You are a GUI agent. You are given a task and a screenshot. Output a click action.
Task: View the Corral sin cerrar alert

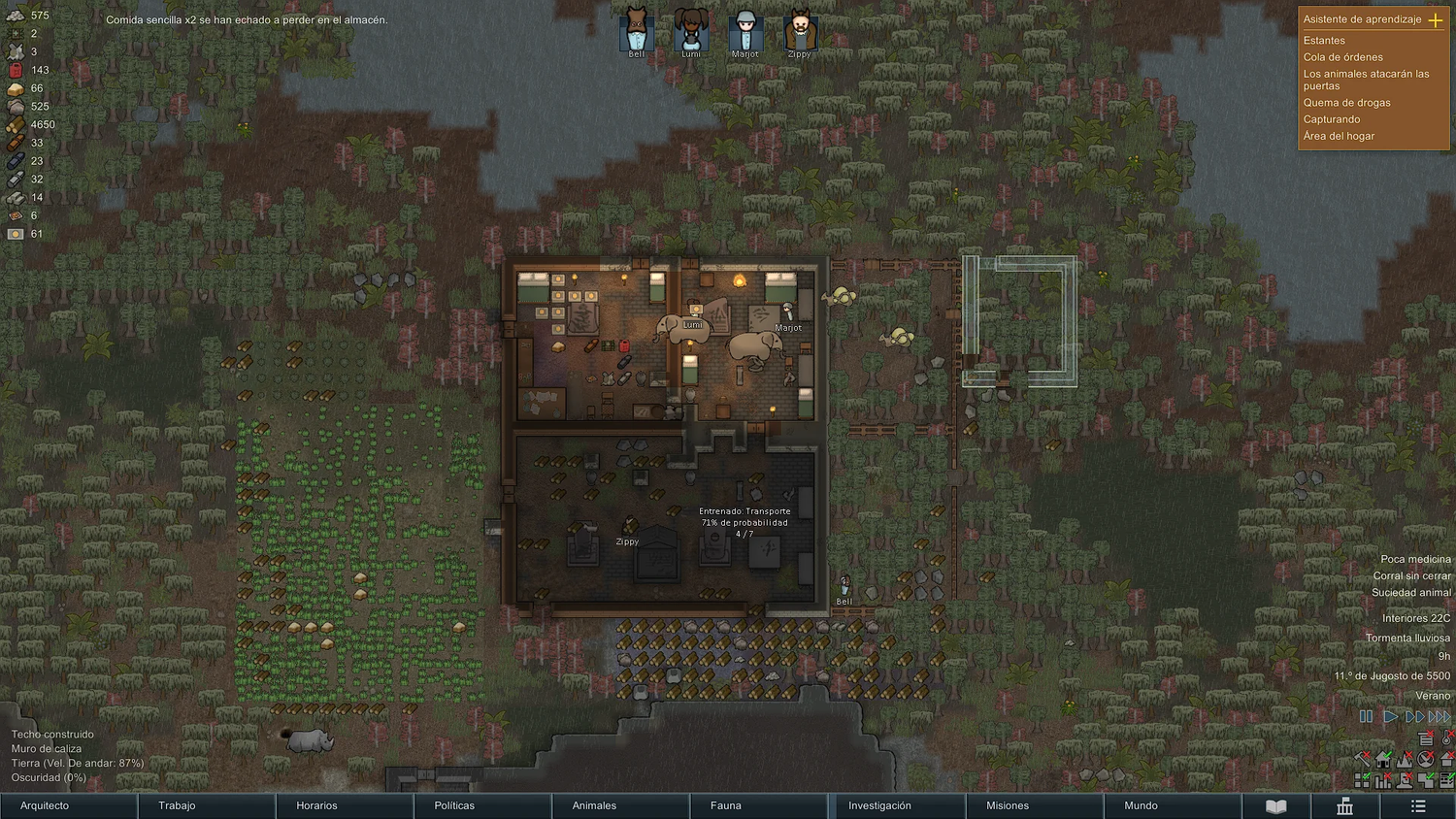click(x=1411, y=575)
